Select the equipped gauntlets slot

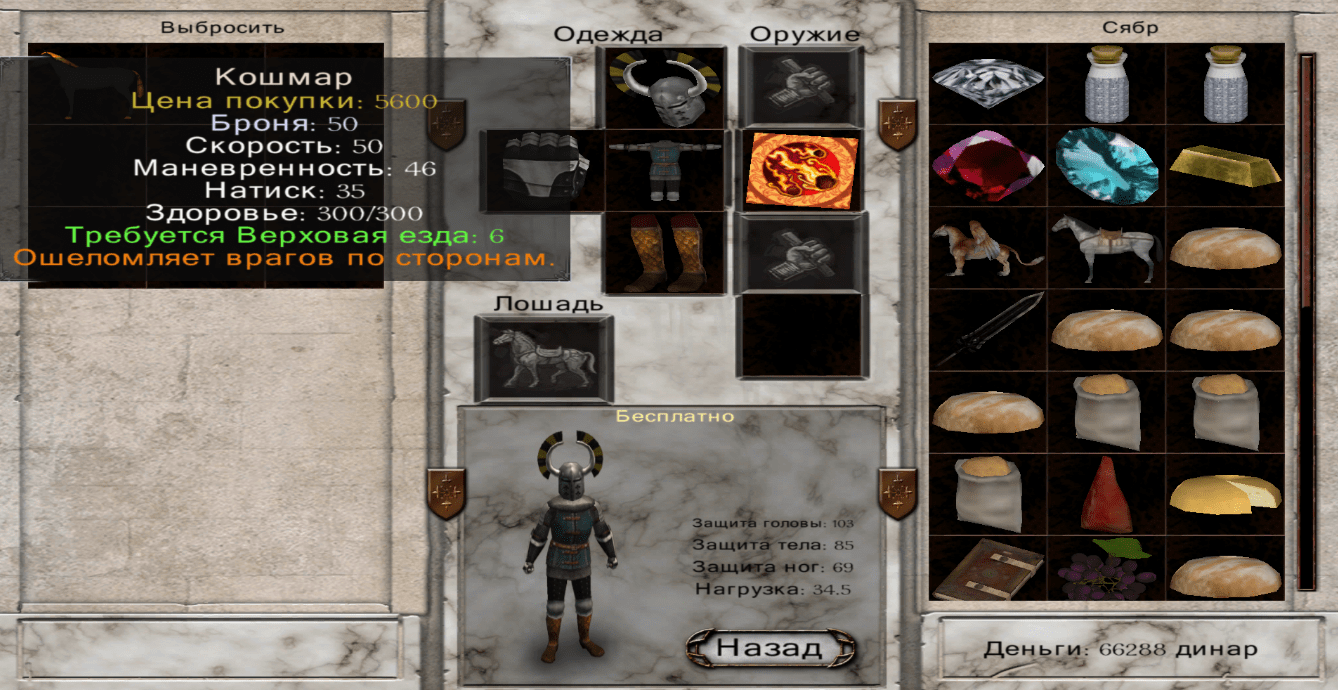click(541, 171)
